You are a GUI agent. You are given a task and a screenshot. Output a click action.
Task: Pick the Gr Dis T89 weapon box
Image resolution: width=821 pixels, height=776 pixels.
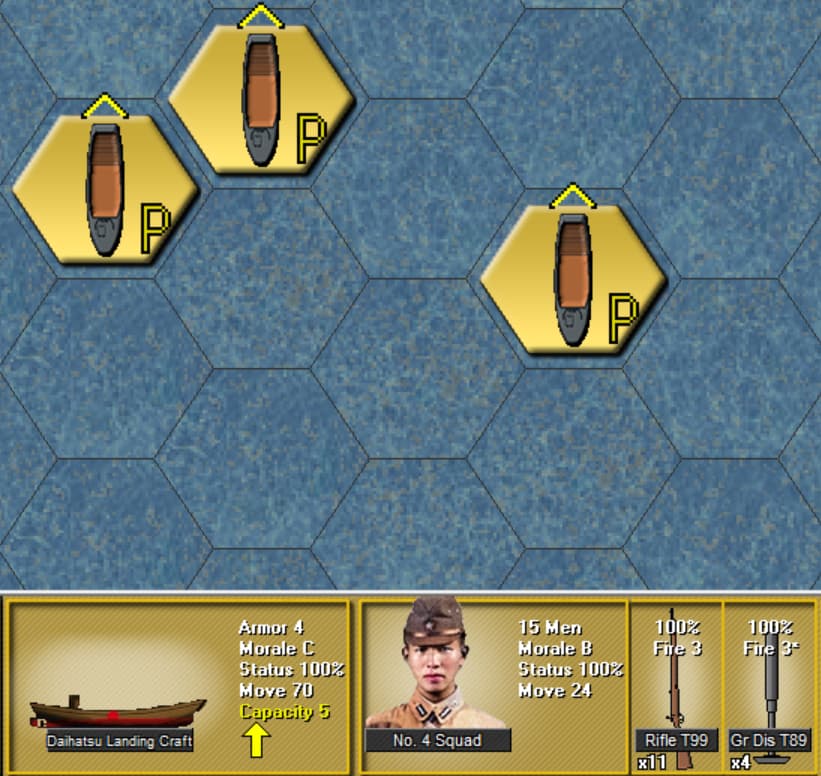tap(769, 686)
